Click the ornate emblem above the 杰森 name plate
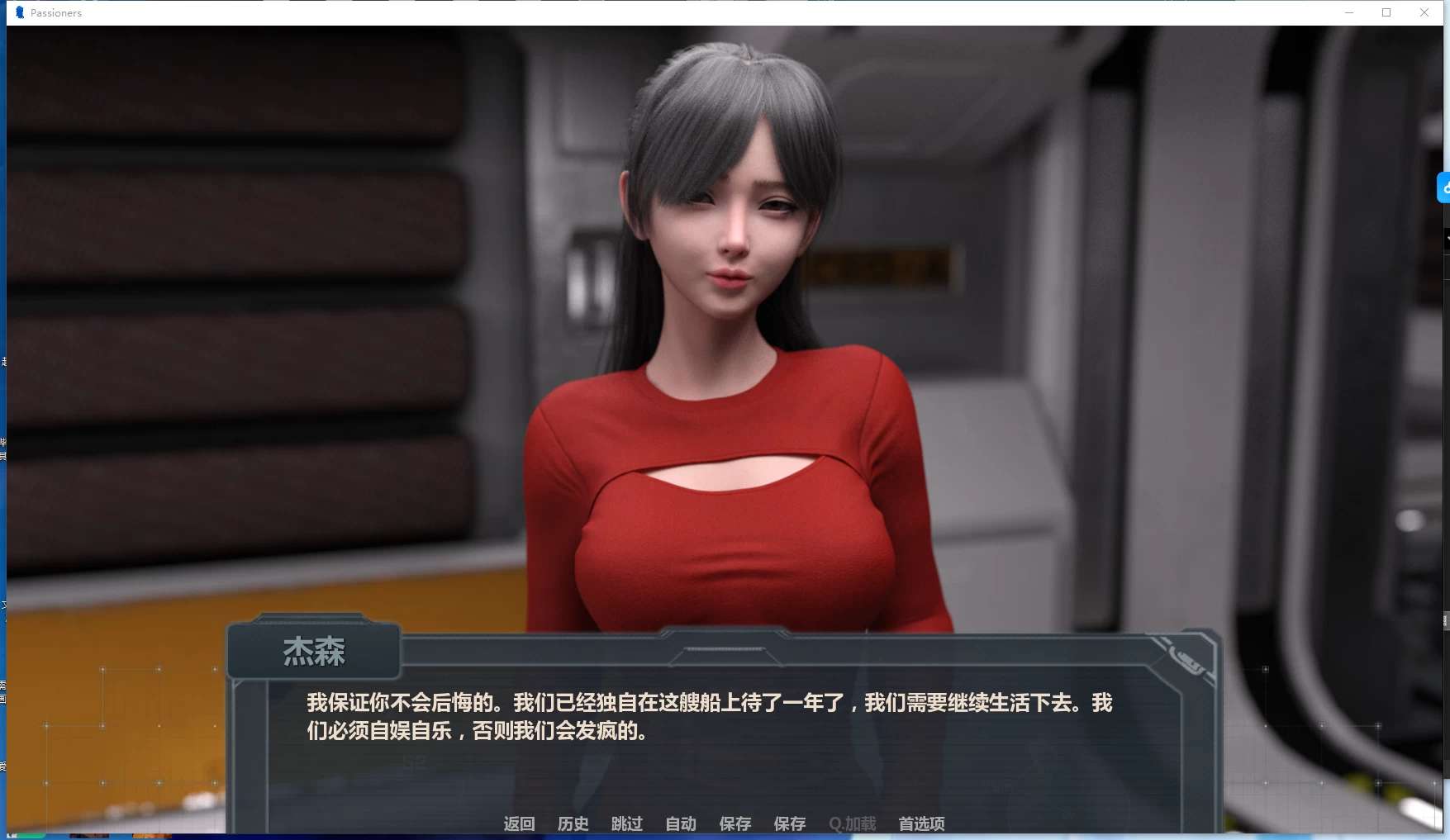 313,619
